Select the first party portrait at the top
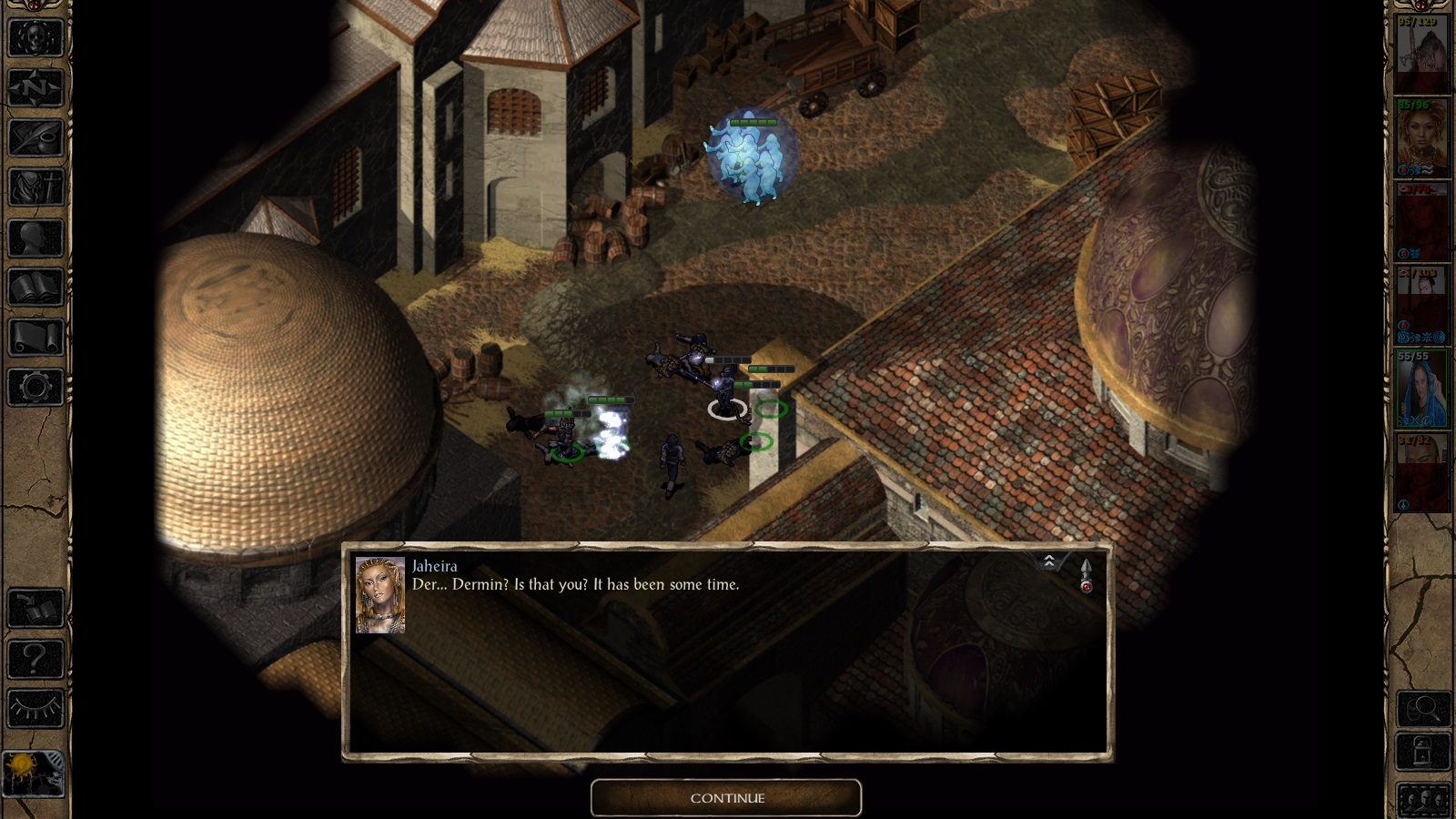Screen dimensions: 1456x819 pyautogui.click(x=1421, y=55)
